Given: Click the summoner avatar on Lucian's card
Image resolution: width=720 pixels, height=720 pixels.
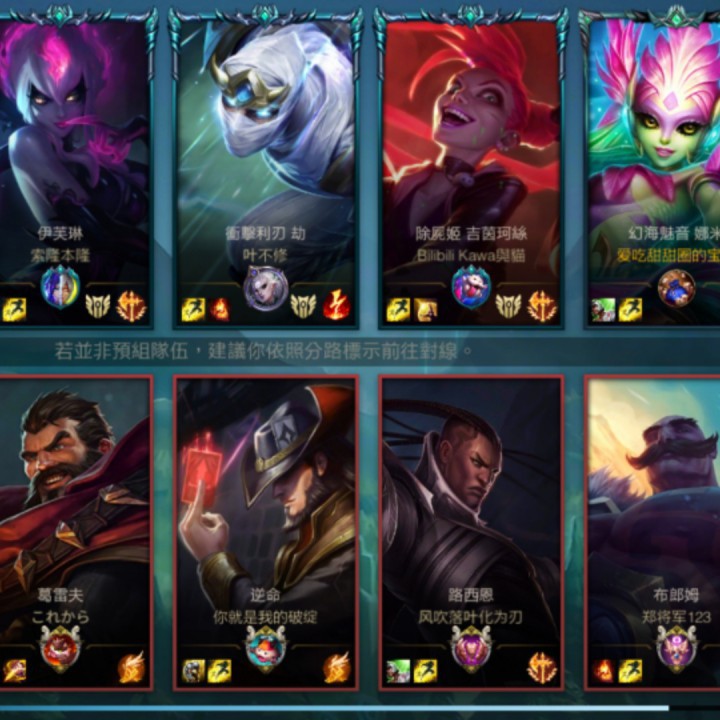Looking at the screenshot, I should click(471, 649).
